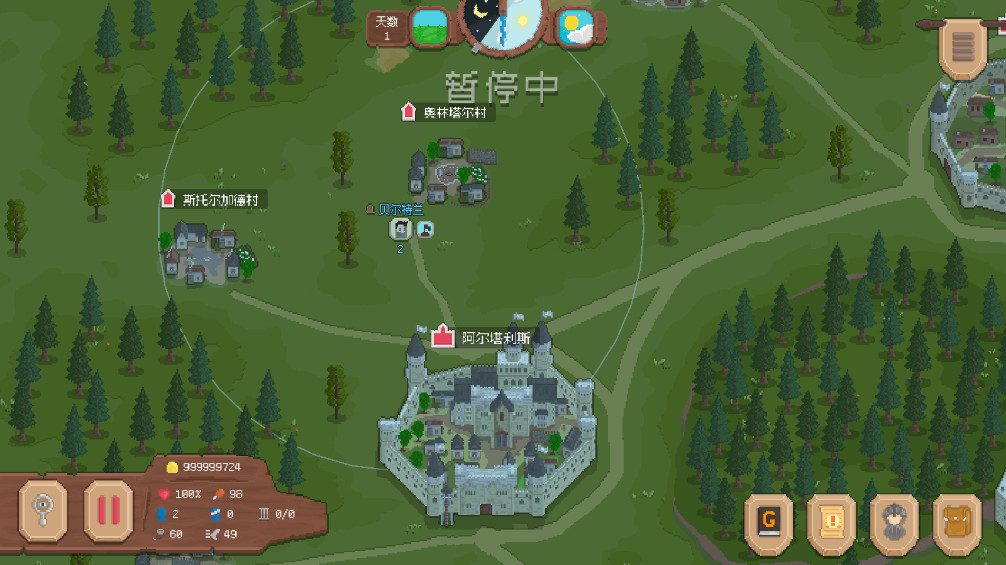Select the 贝尔特兰 party portrait
Screen dimensions: 1006x565
point(400,229)
